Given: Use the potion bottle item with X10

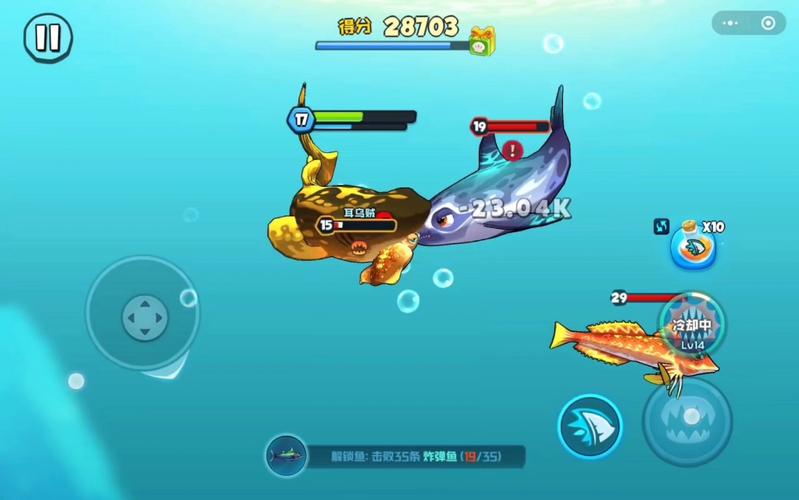Looking at the screenshot, I should pos(693,248).
